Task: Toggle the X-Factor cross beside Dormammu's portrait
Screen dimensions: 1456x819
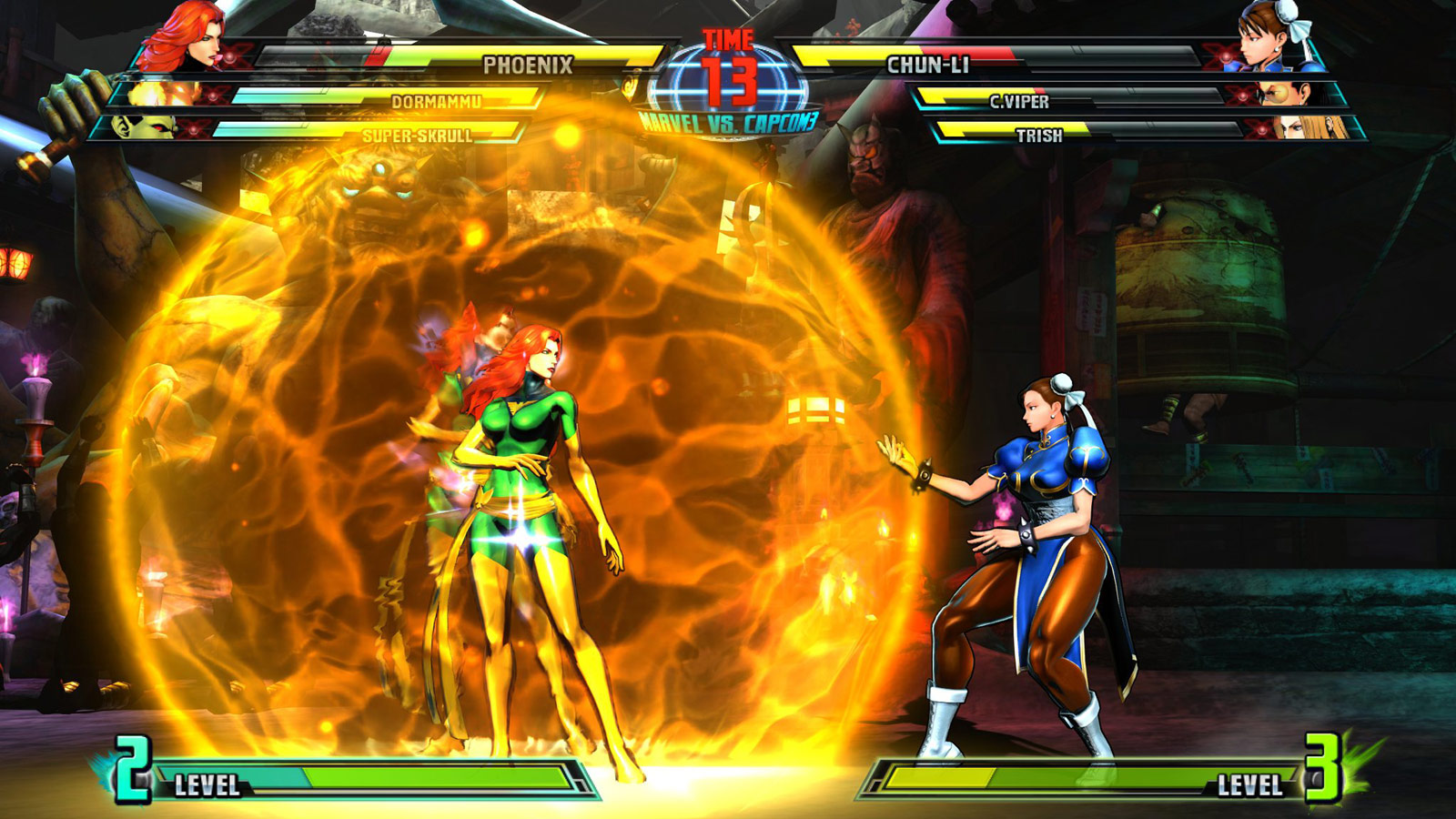Action: coord(214,95)
